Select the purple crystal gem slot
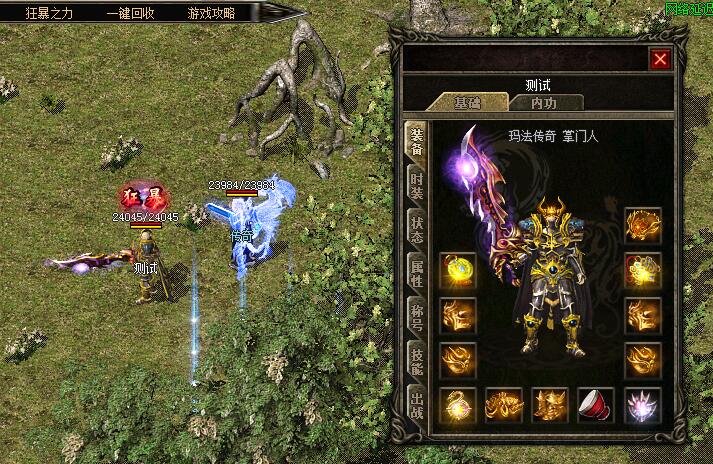 click(x=642, y=405)
